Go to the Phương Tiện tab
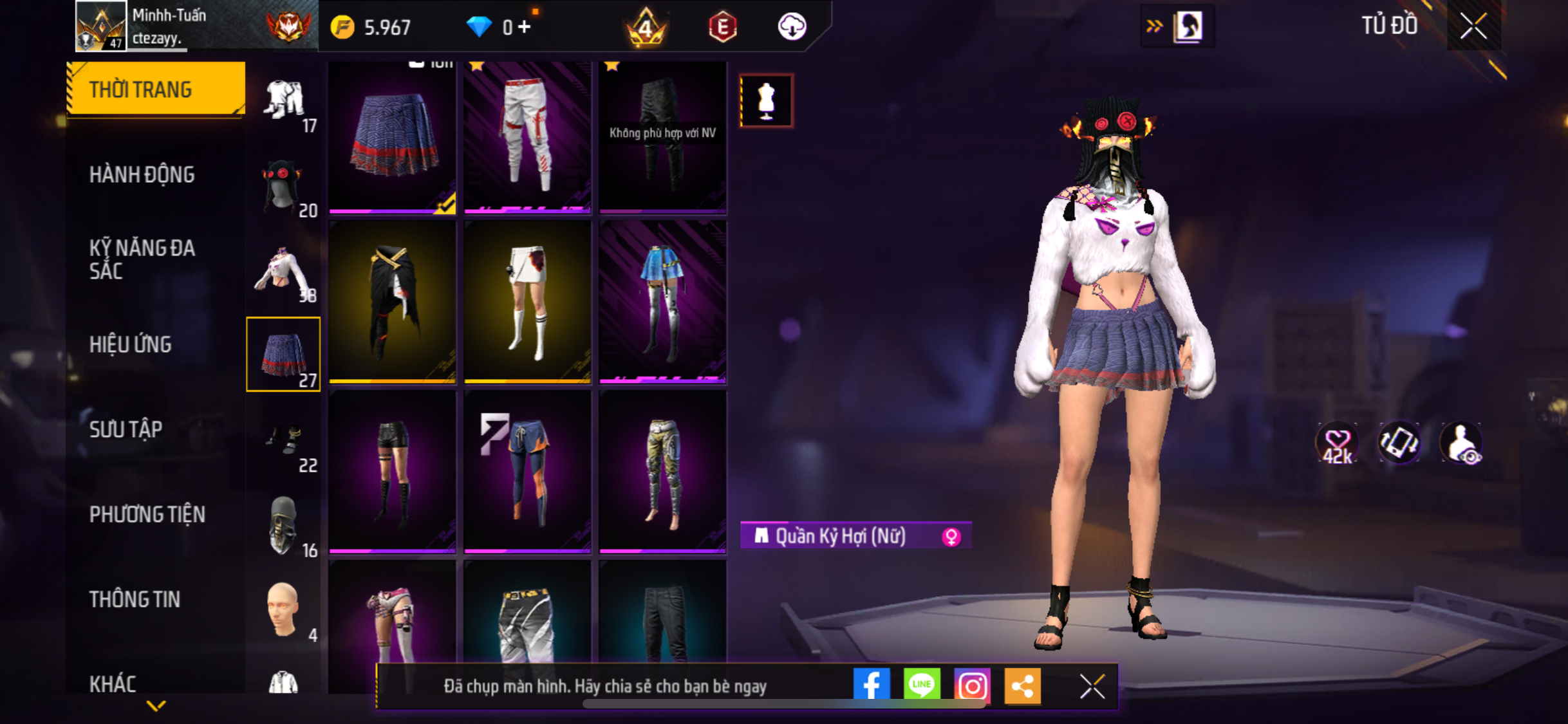The height and width of the screenshot is (724, 1568). [147, 514]
